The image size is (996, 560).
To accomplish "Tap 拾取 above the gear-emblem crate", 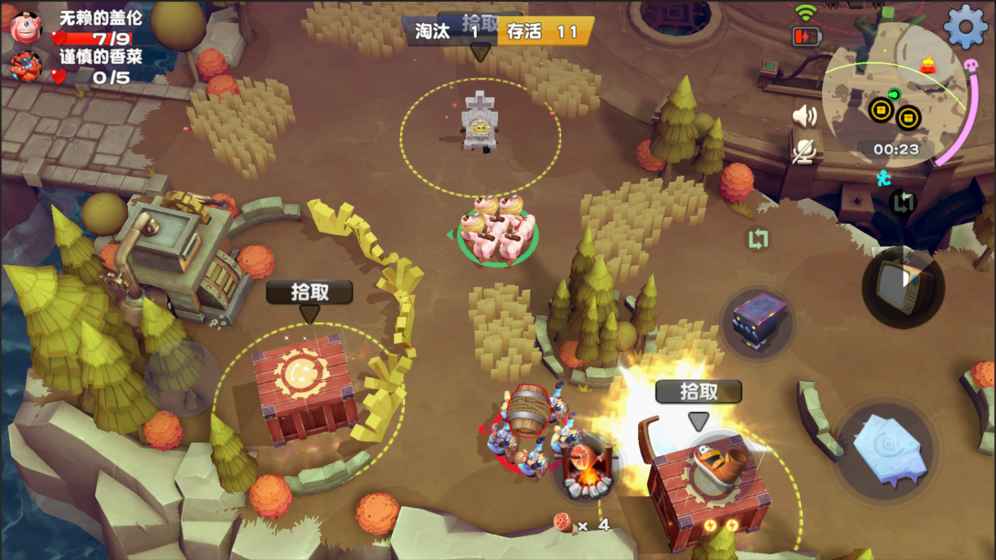I will 309,292.
